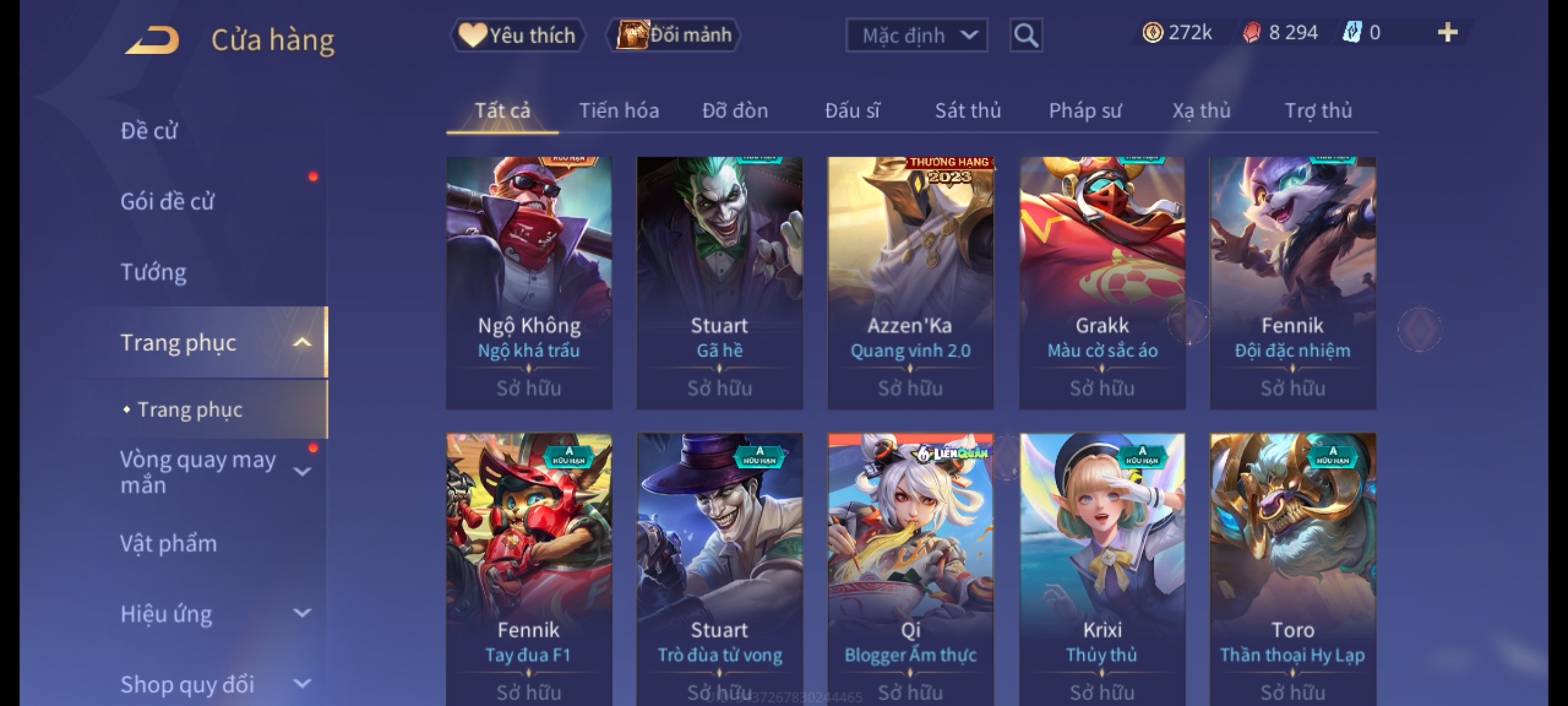
Task: Select the Trợ thủ category tab
Action: (x=1318, y=110)
